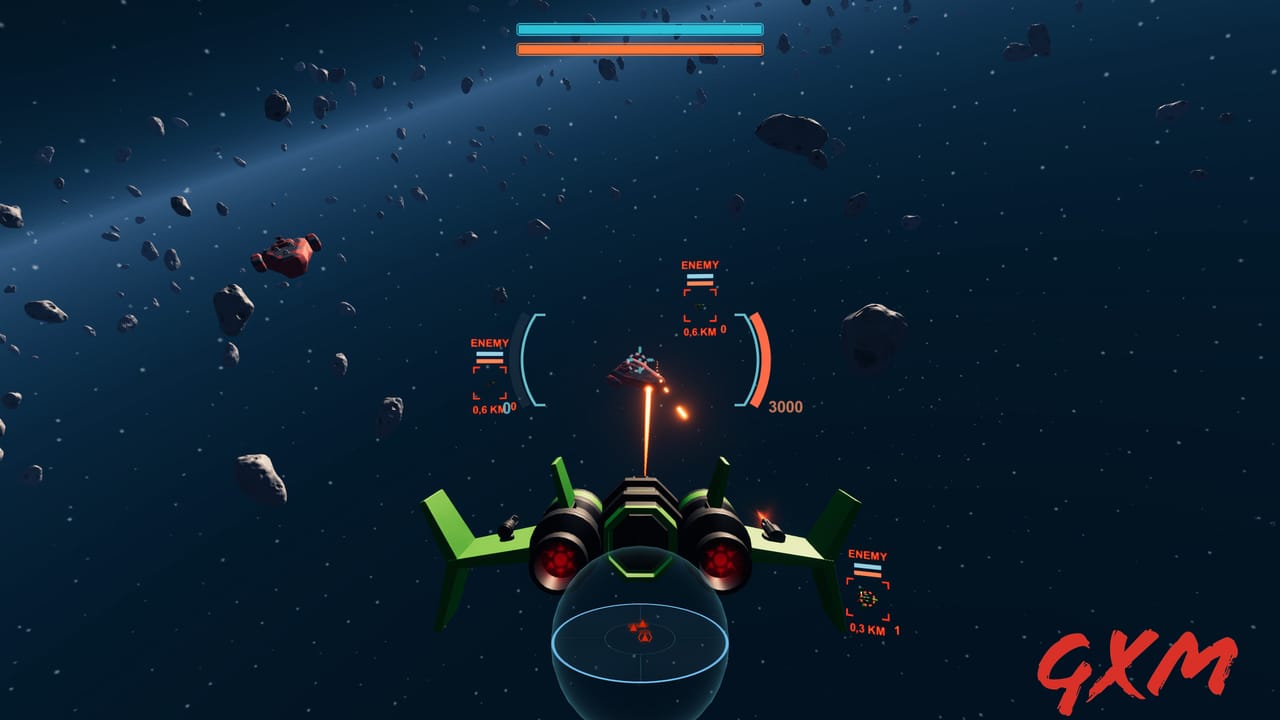The height and width of the screenshot is (720, 1280).
Task: Expand the radar sphere display
Action: (641, 640)
